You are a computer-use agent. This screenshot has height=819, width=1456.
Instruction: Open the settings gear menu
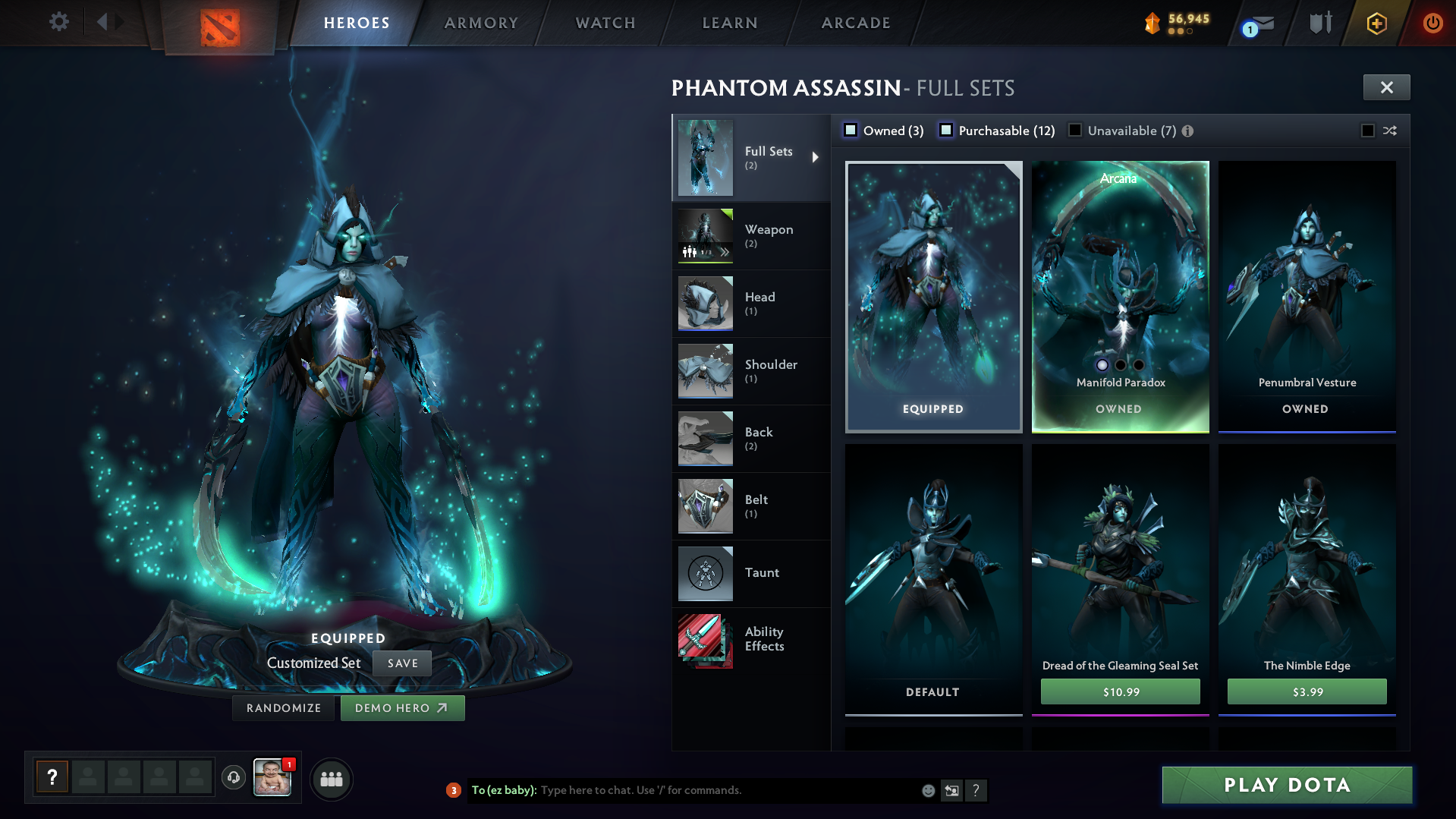[58, 21]
